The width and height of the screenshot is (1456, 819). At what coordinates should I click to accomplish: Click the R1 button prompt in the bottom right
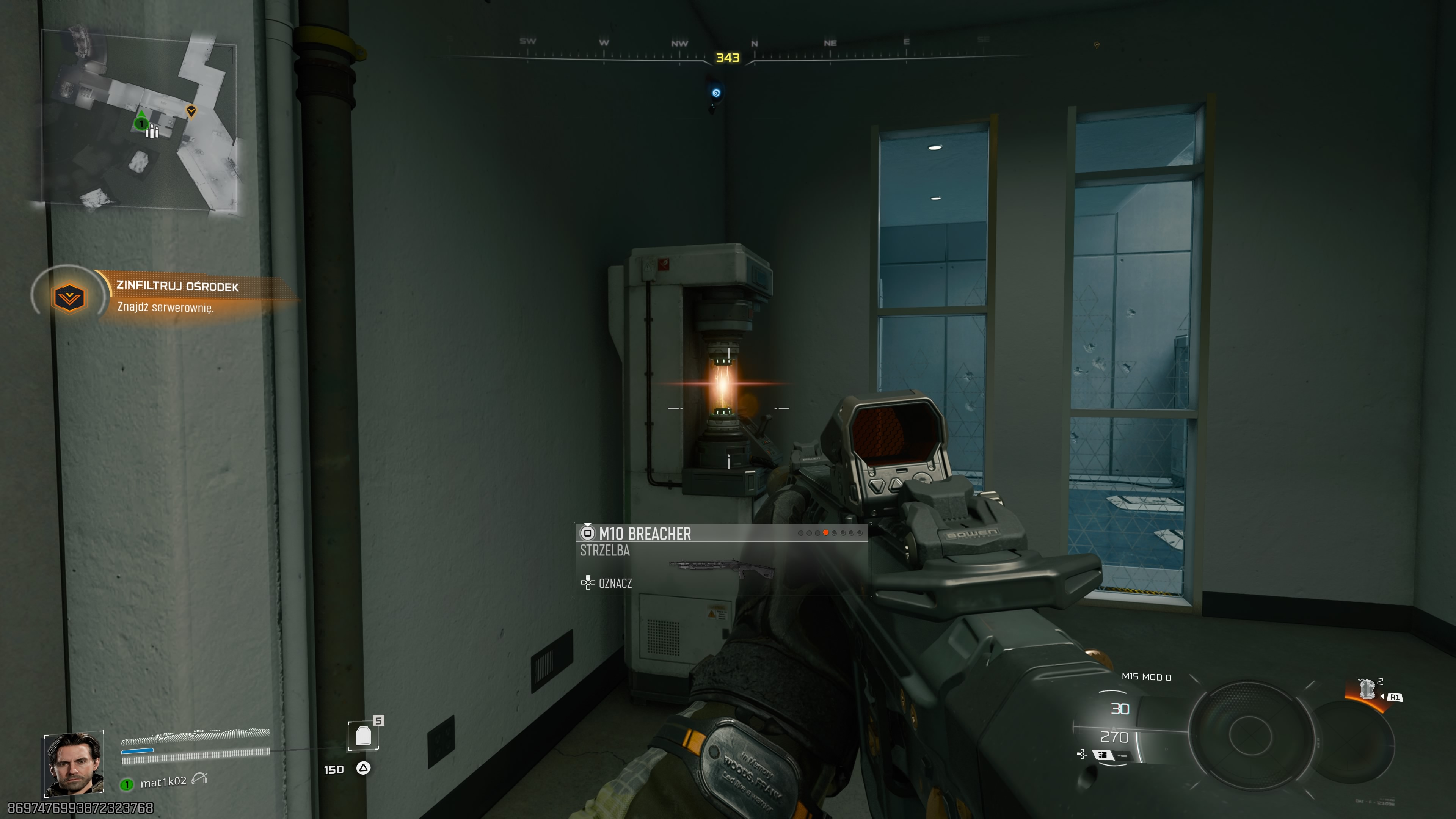(x=1395, y=698)
